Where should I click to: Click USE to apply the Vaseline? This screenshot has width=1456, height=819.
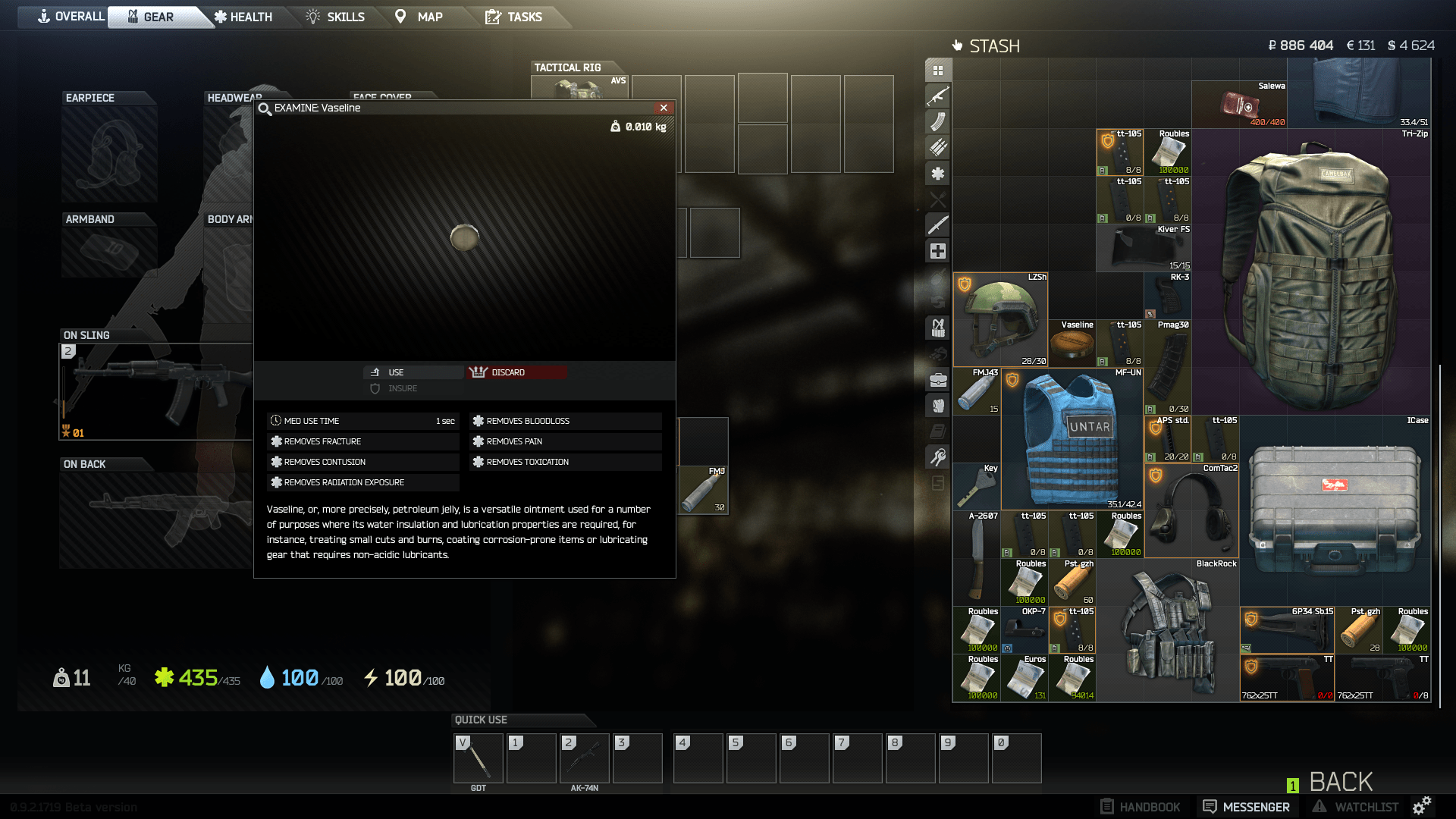click(413, 372)
